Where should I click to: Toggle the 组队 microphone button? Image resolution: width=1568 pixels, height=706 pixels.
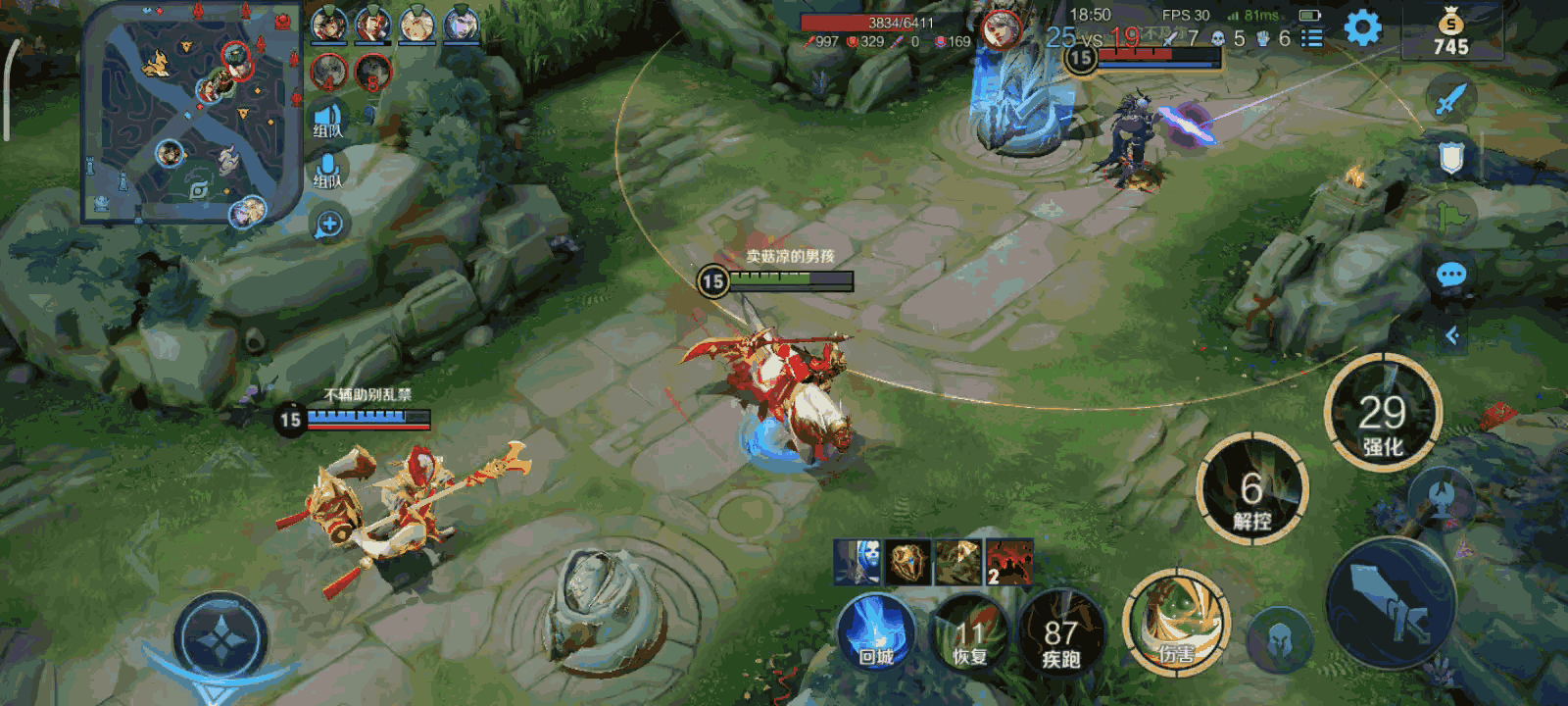328,171
